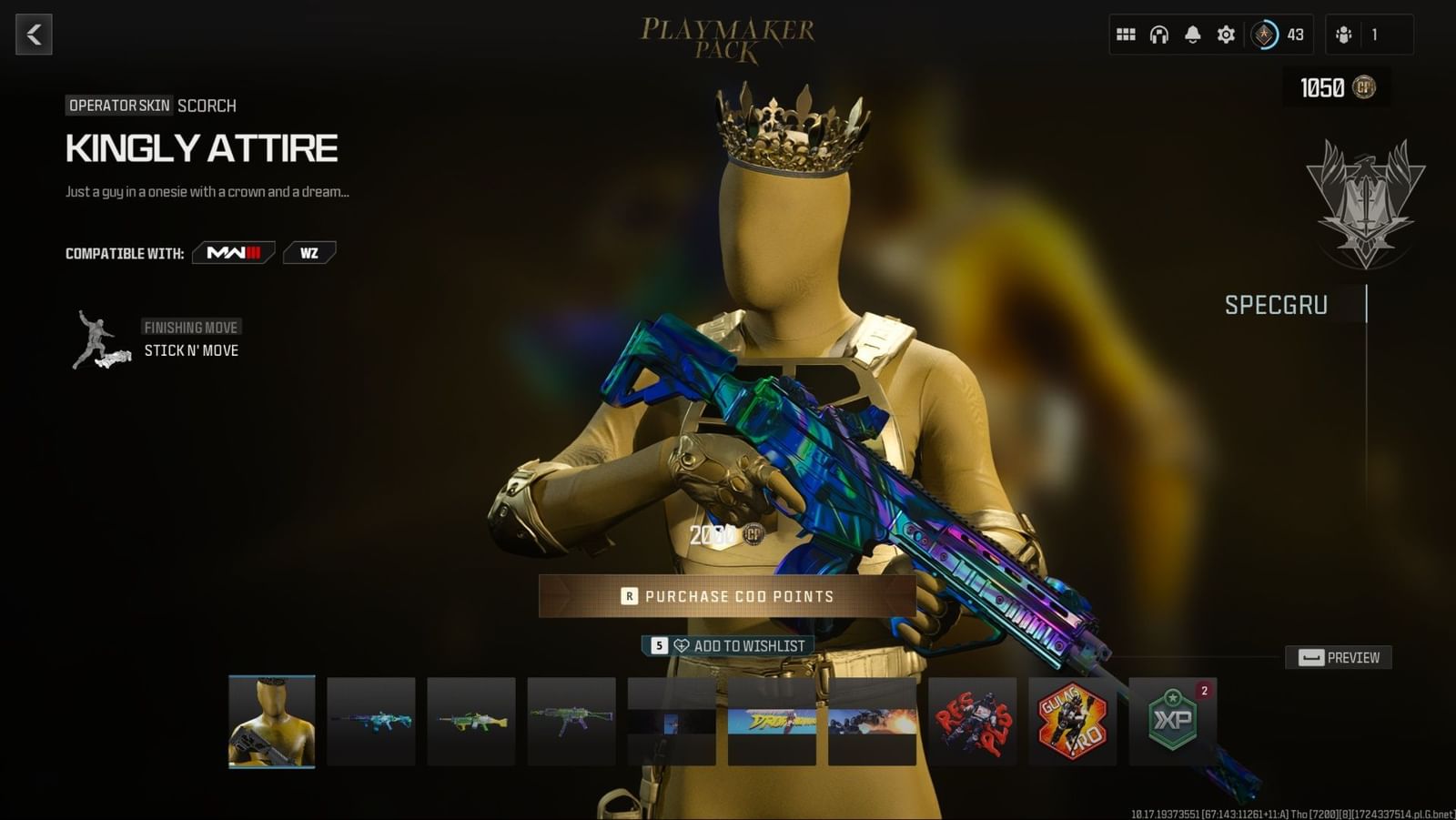1456x820 pixels.
Task: Toggle the WZ compatibility badge
Action: [310, 252]
